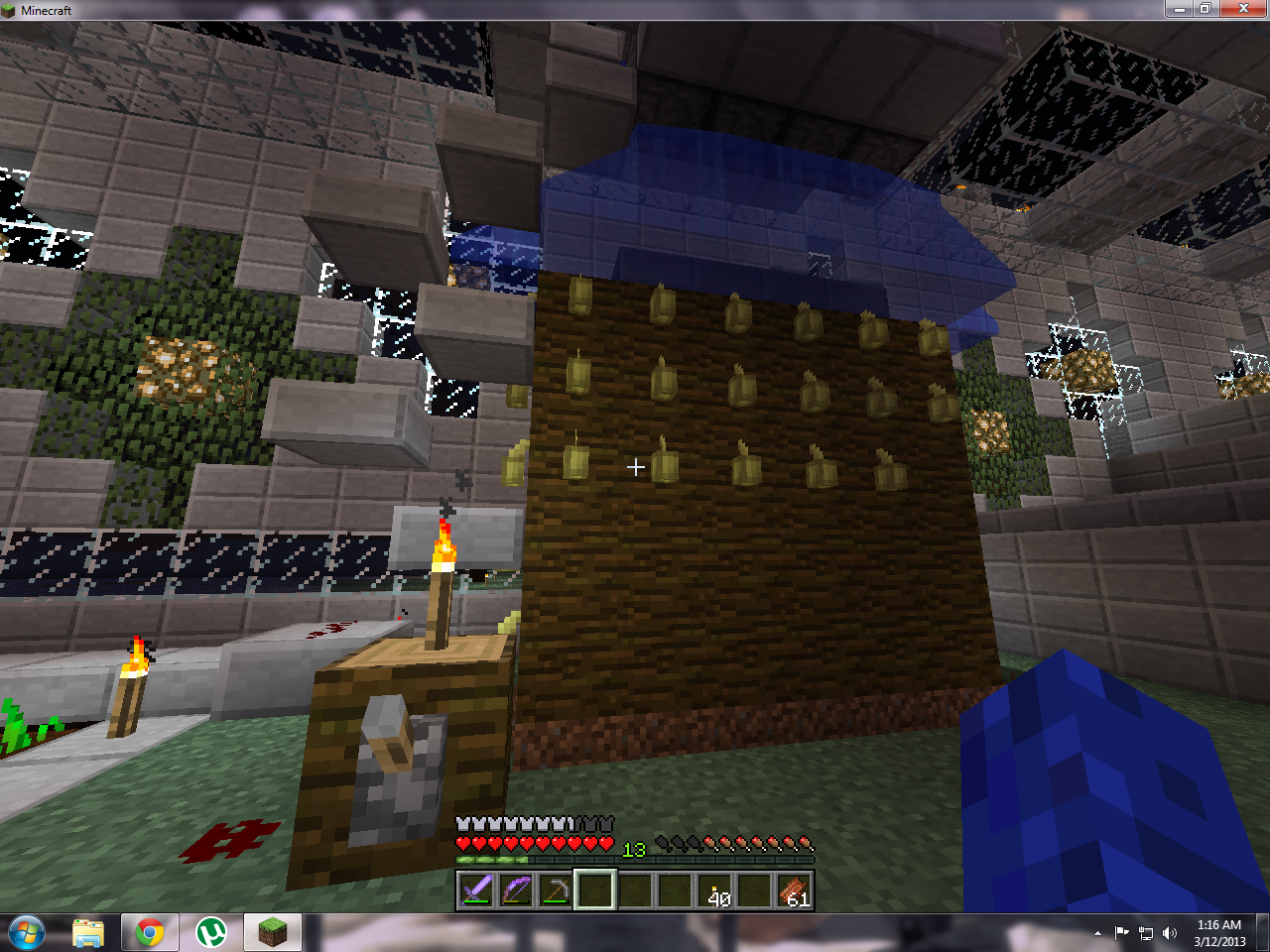Select the hotbar stack of 40 items
This screenshot has width=1270, height=952.
[715, 890]
